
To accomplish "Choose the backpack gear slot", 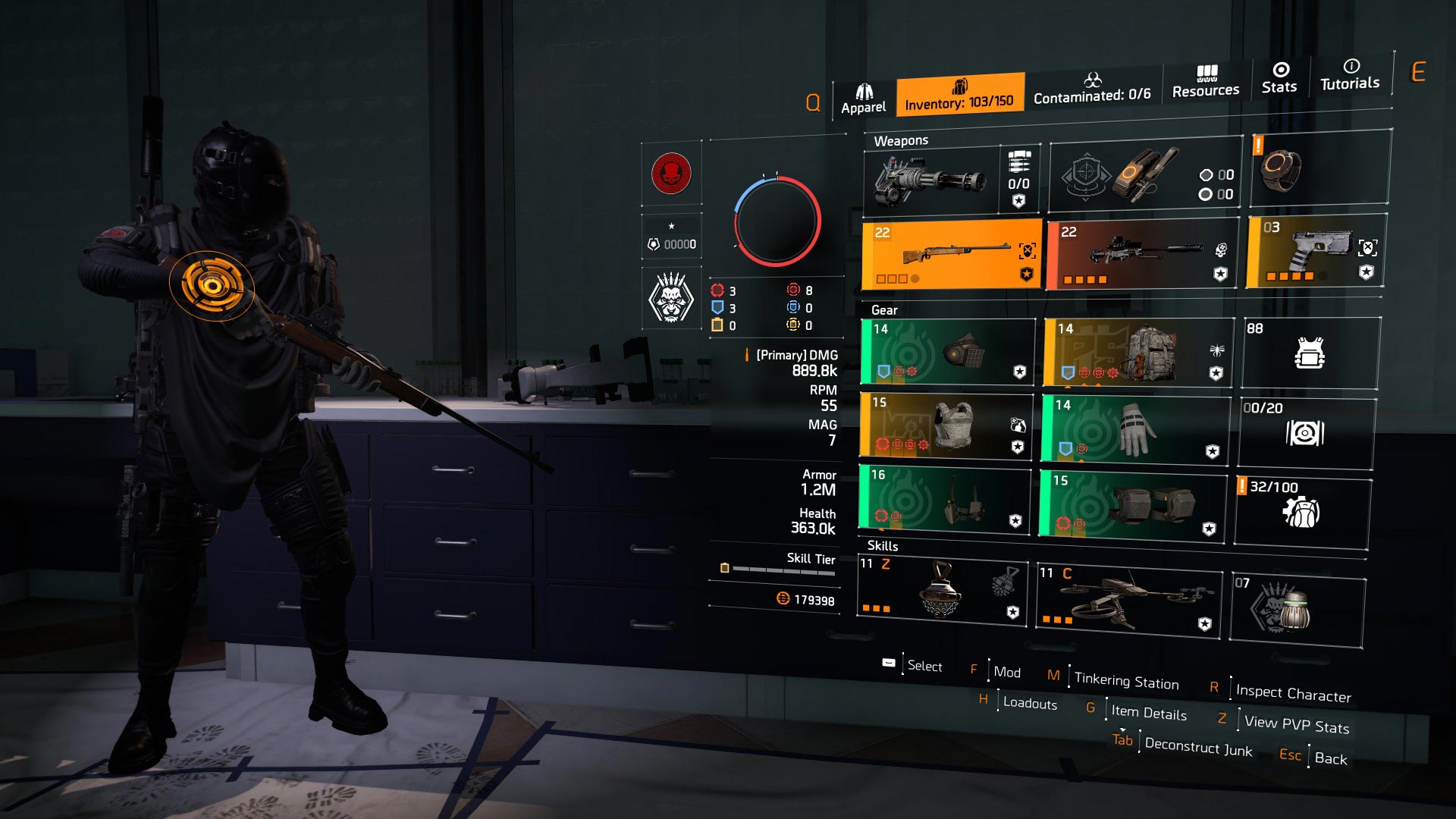I will point(1137,353).
